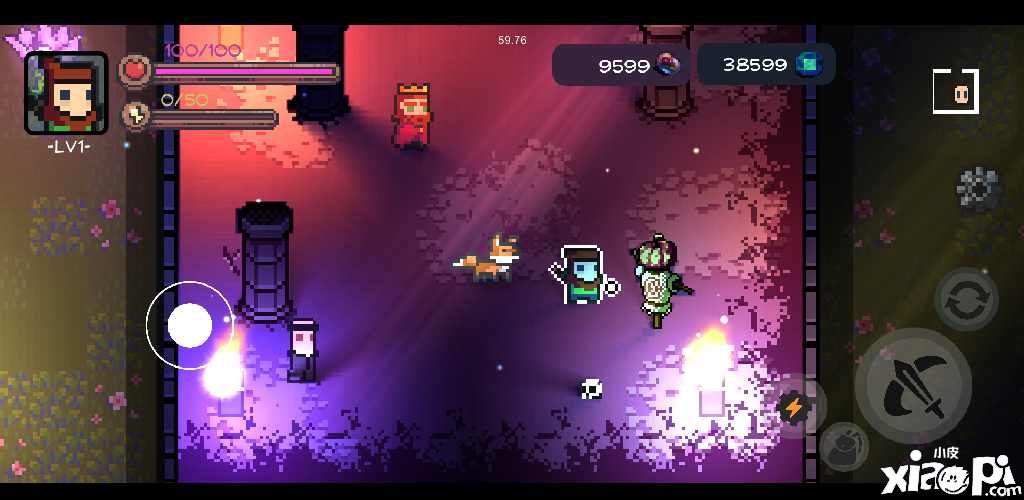The image size is (1024, 500).
Task: Use the item button beside the attack button
Action: point(843,443)
